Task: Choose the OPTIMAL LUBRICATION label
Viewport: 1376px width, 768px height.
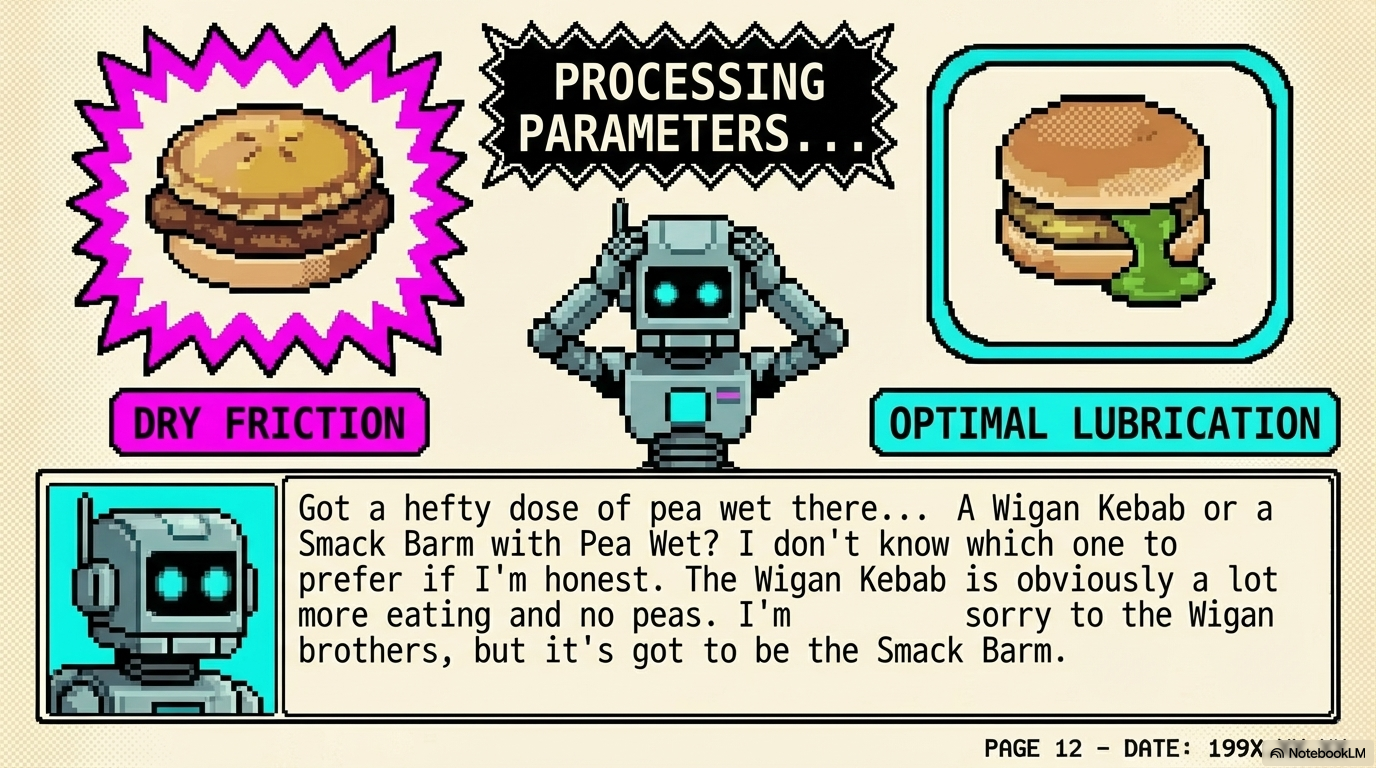Action: [1104, 423]
